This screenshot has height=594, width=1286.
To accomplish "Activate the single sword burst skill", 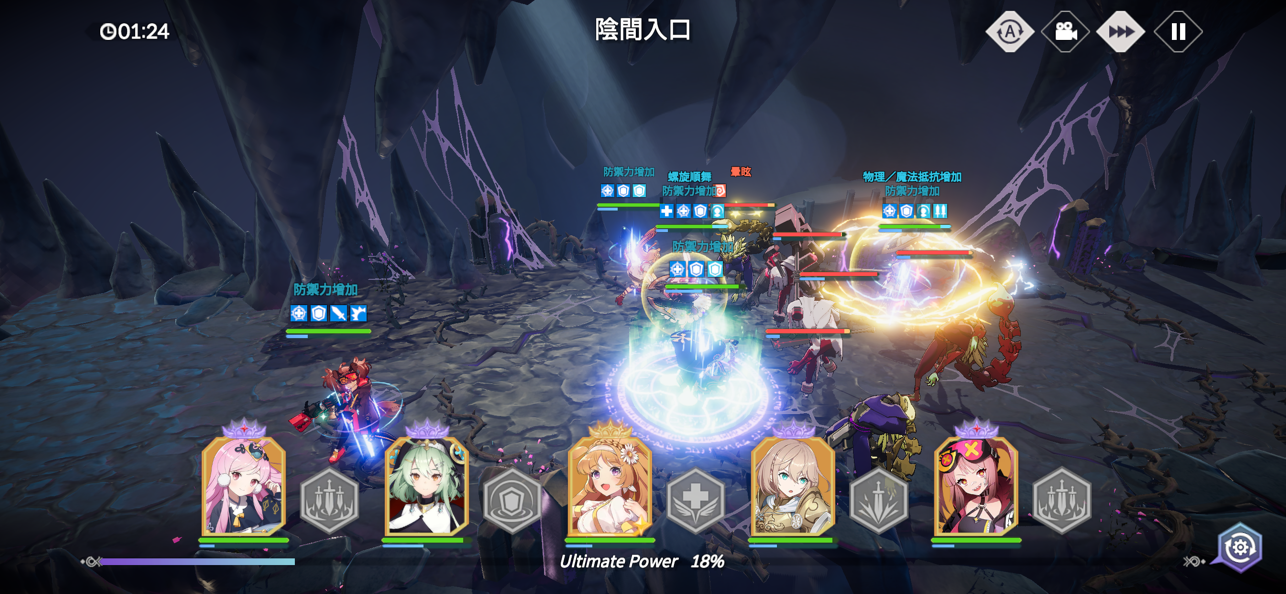I will (x=878, y=500).
